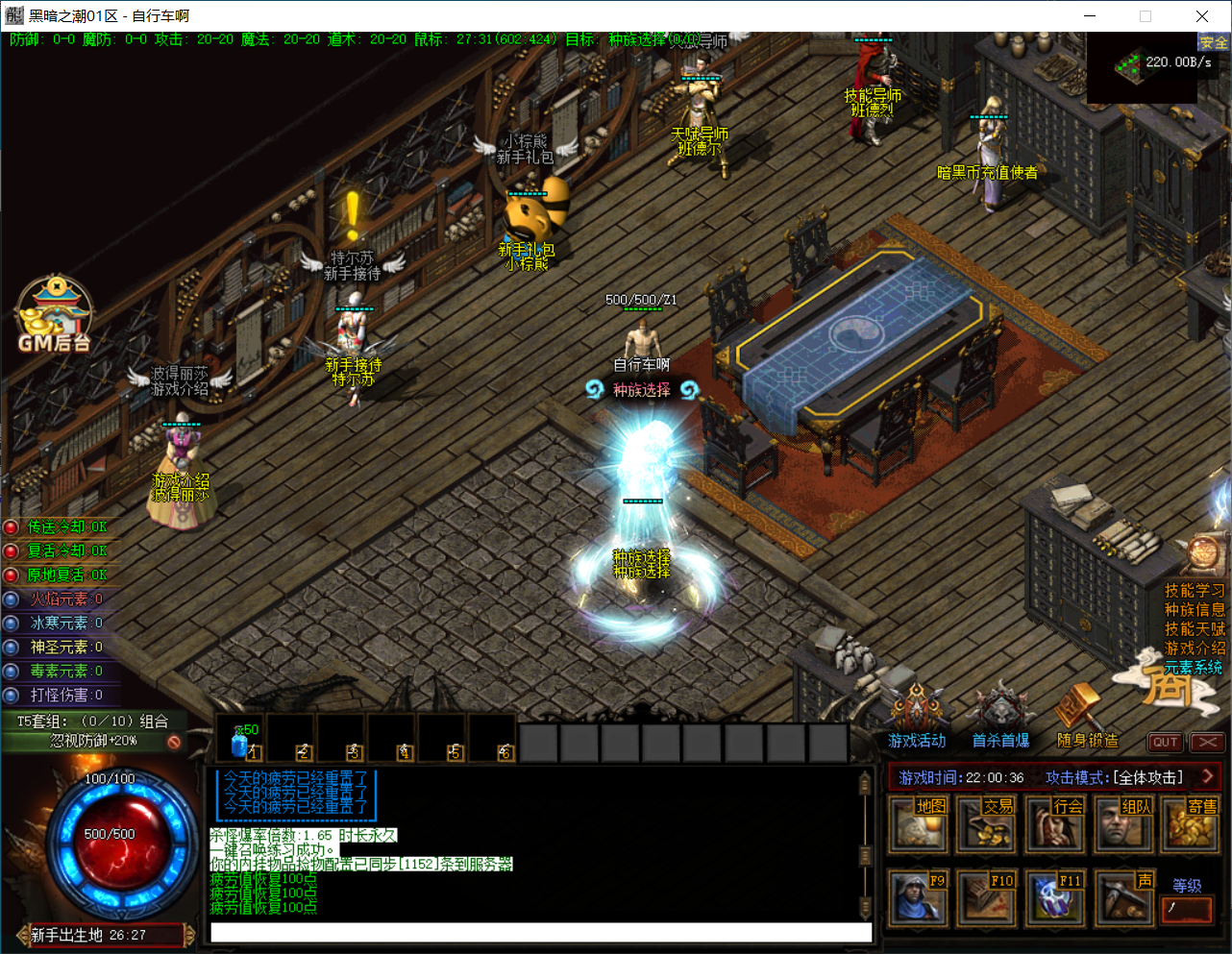Click the red OUT button
The width and height of the screenshot is (1232, 954).
[x=1165, y=742]
